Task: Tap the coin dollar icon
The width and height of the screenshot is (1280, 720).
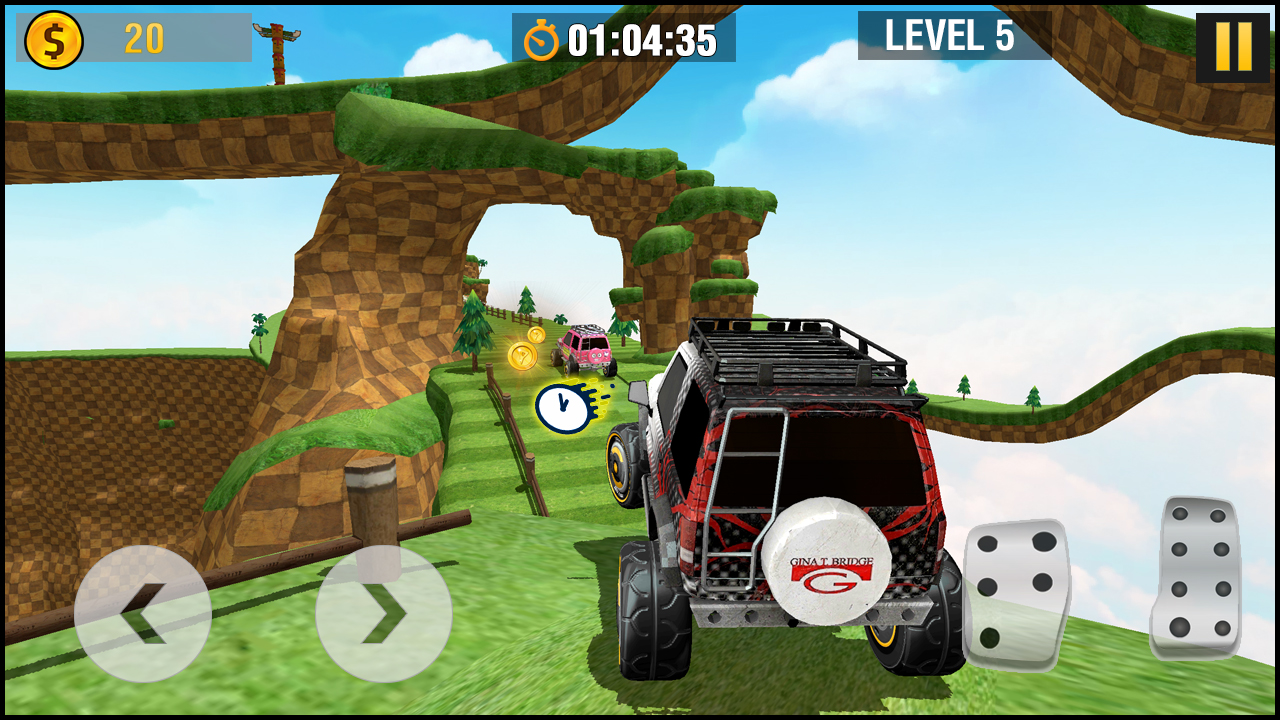Action: pos(55,39)
